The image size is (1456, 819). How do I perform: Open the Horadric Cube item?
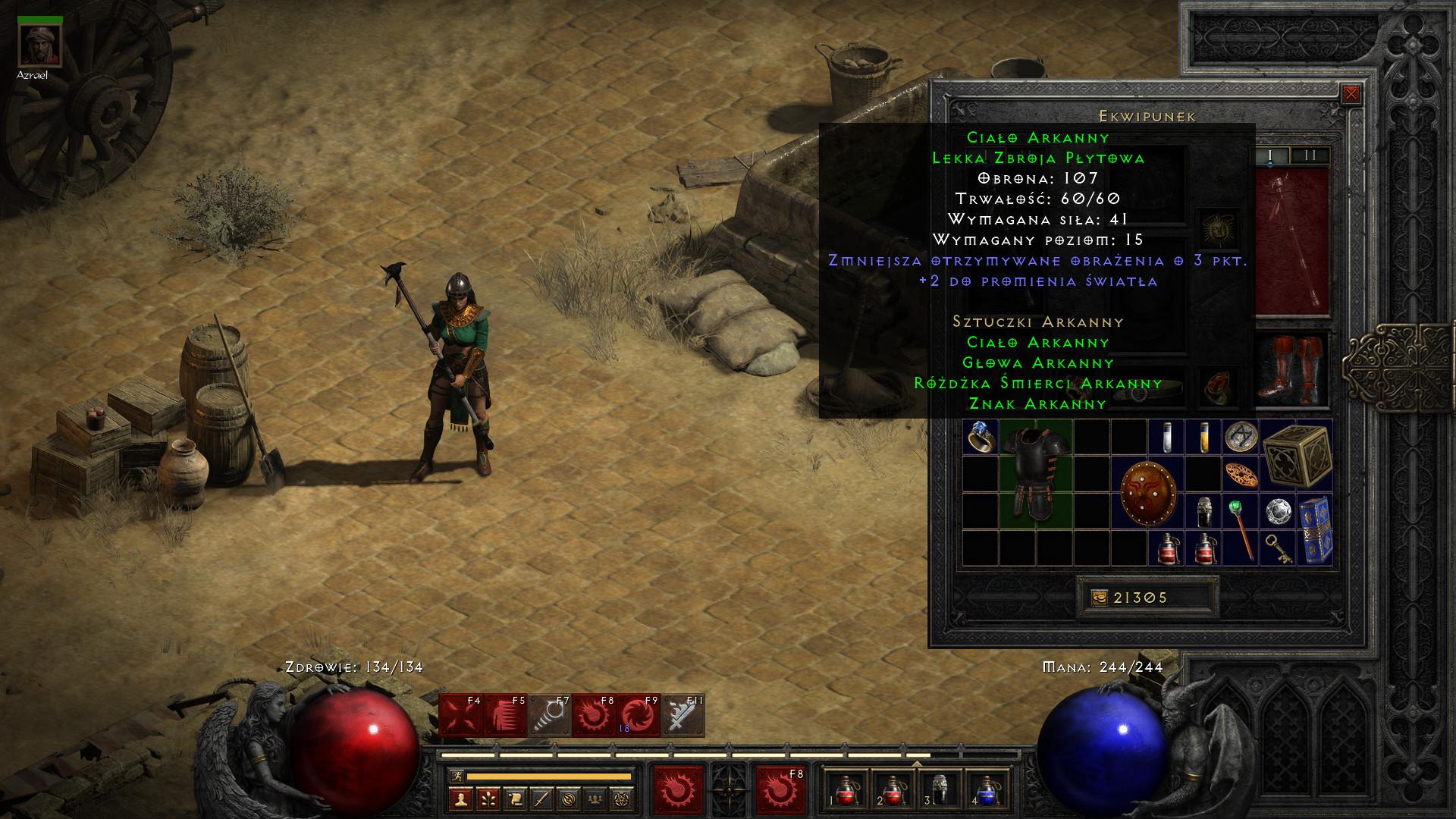point(1297,455)
